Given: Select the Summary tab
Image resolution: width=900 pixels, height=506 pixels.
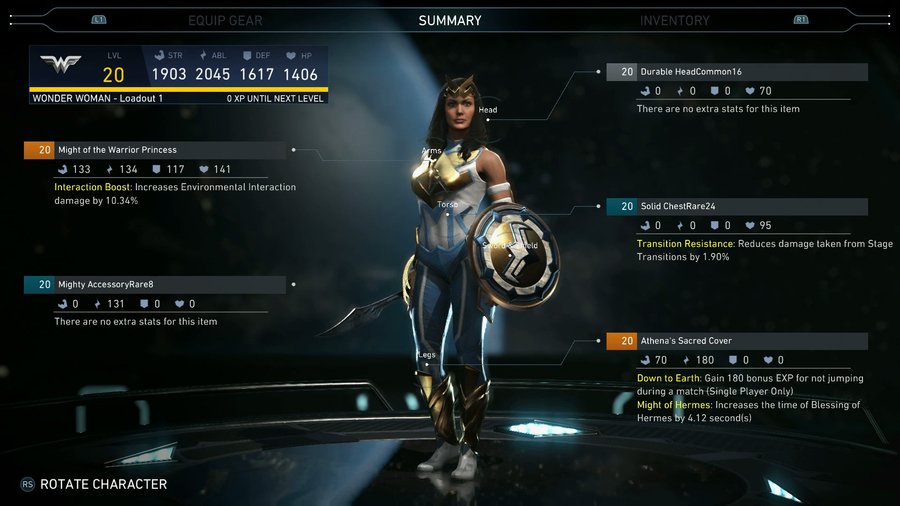Looking at the screenshot, I should (x=450, y=20).
